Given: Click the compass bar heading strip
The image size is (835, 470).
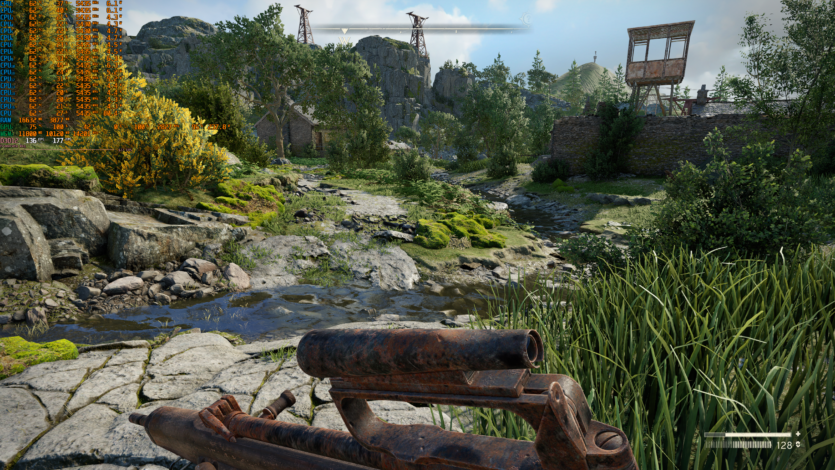Looking at the screenshot, I should (419, 27).
